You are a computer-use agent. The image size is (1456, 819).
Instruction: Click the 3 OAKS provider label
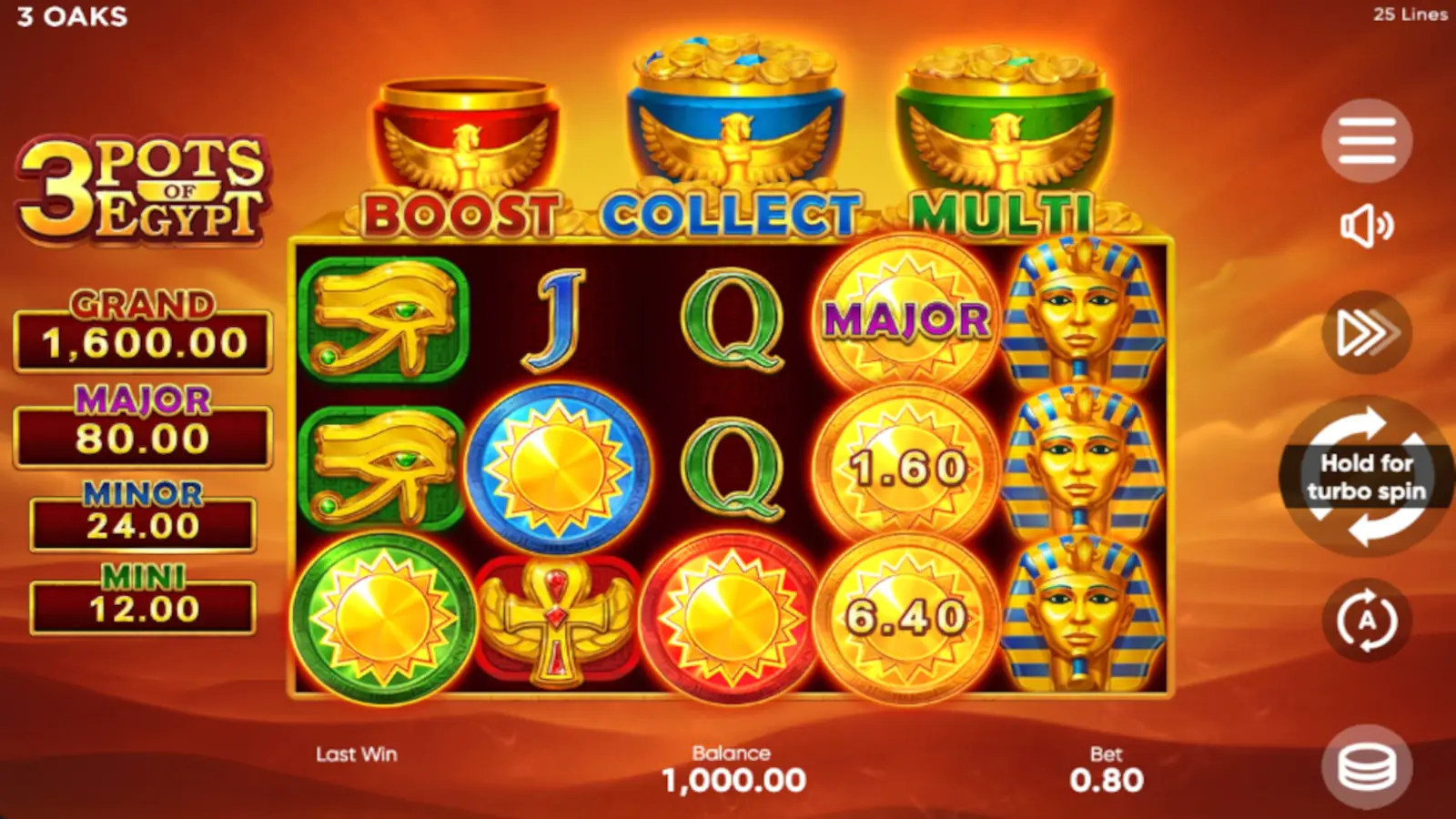click(x=69, y=16)
